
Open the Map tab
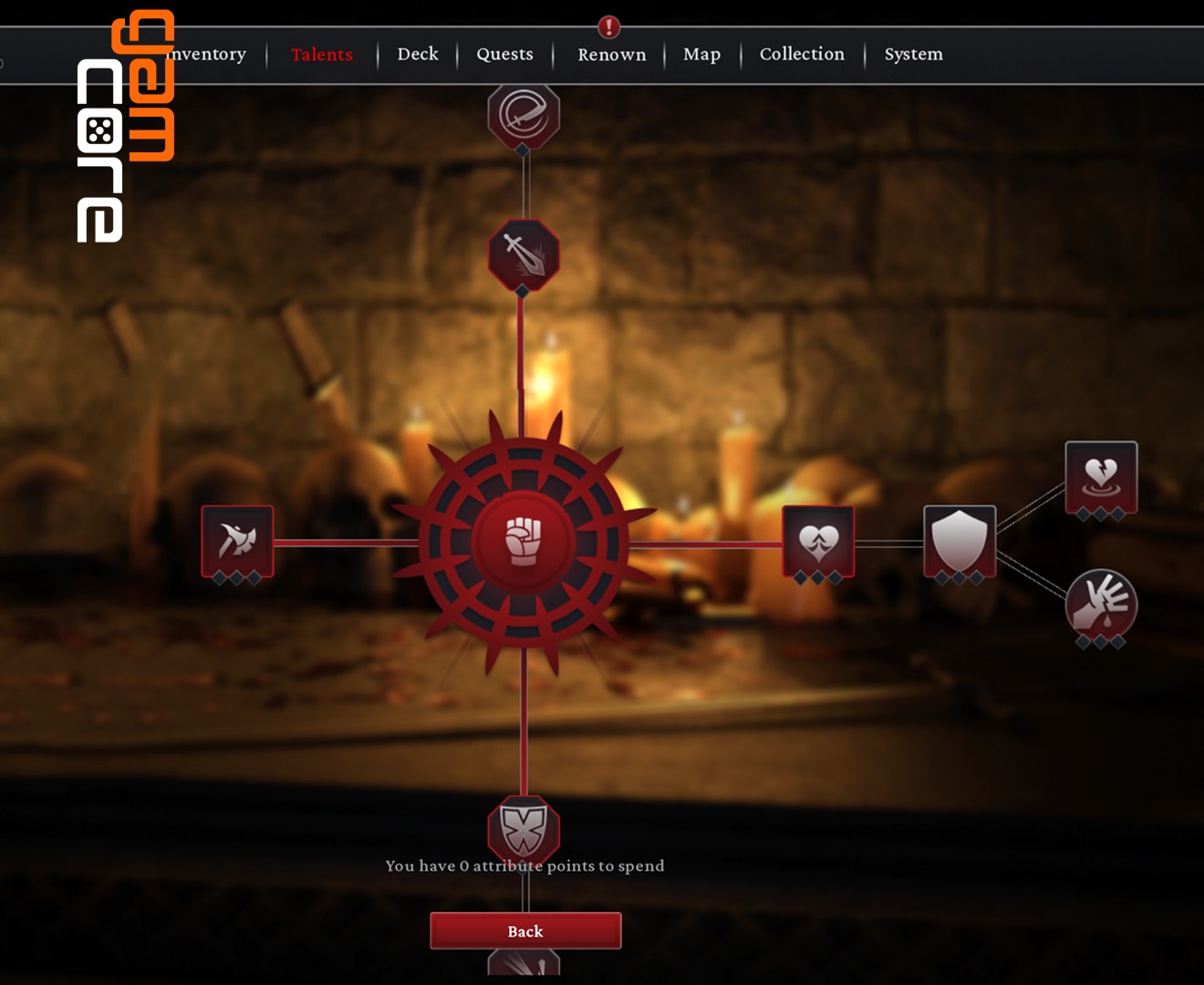pyautogui.click(x=701, y=55)
